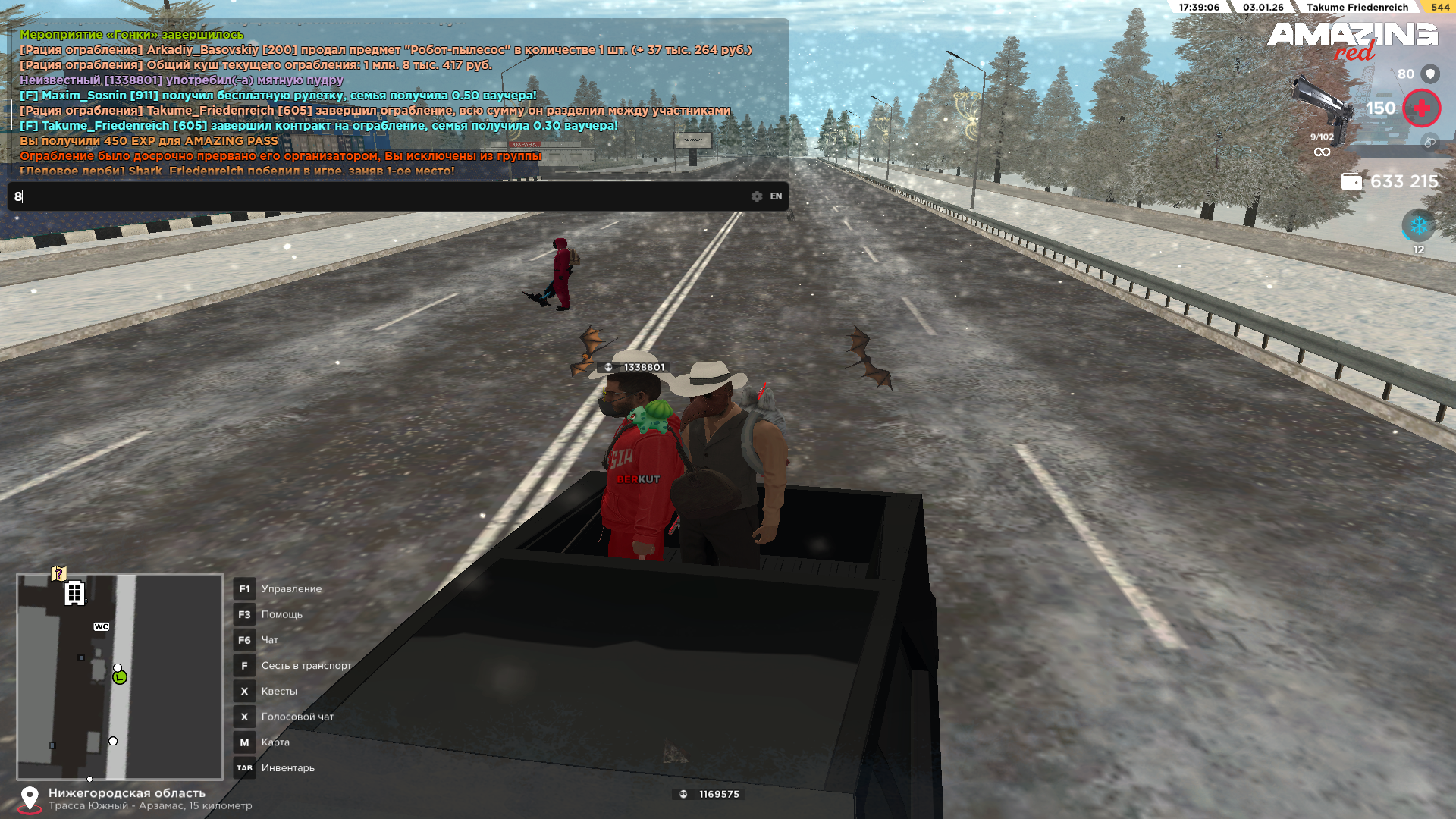
Task: Open the minimap
Action: [120, 676]
